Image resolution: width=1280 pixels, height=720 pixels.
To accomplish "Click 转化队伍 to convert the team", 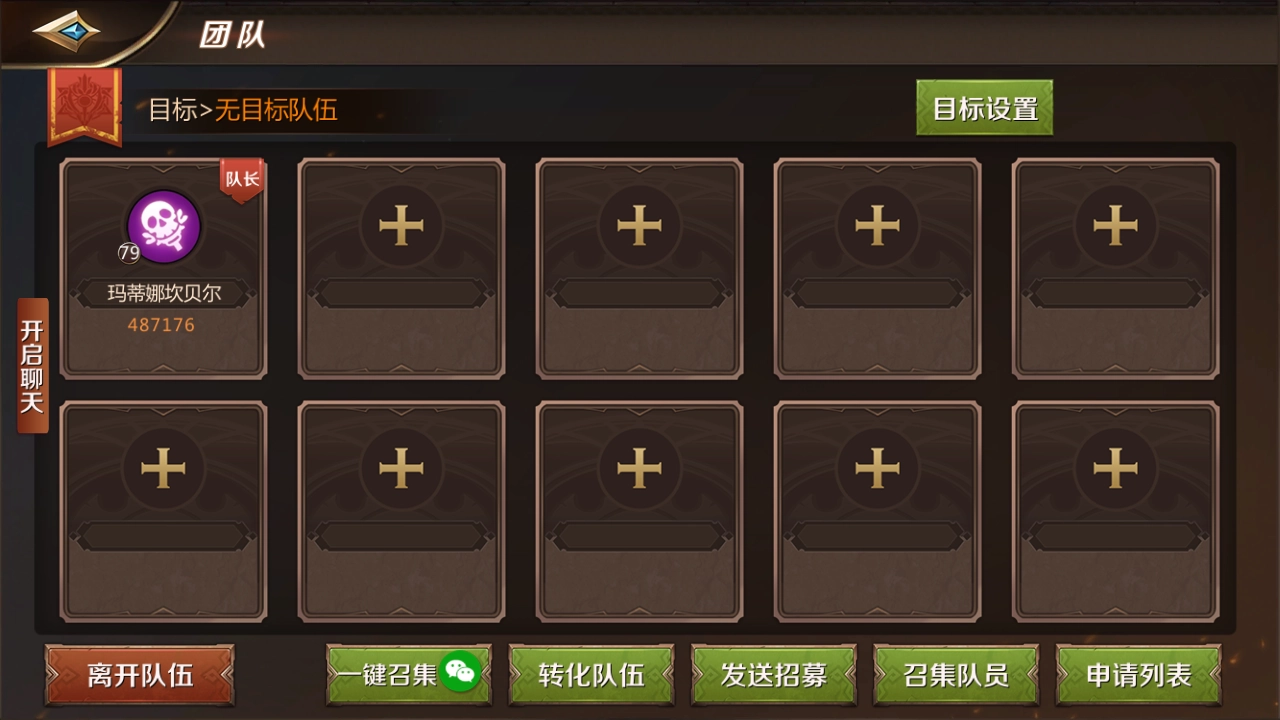I will pyautogui.click(x=590, y=676).
